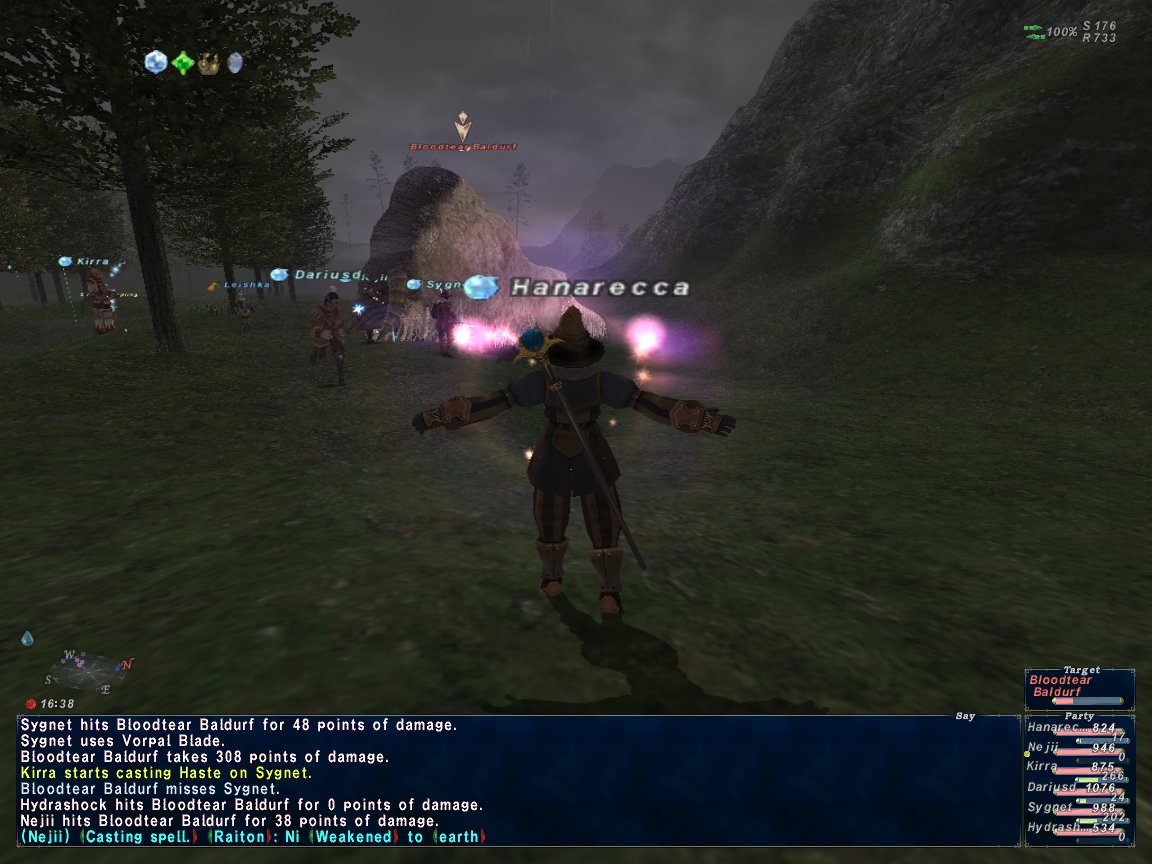Screen dimensions: 1152x864
Task: Click the hexagonal ice-blue status icon
Action: click(x=155, y=62)
